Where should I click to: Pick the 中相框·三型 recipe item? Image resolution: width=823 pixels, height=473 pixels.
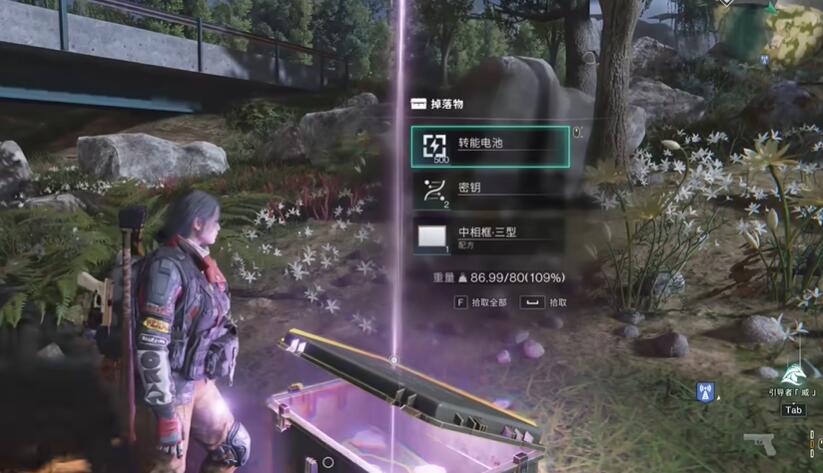(x=490, y=236)
